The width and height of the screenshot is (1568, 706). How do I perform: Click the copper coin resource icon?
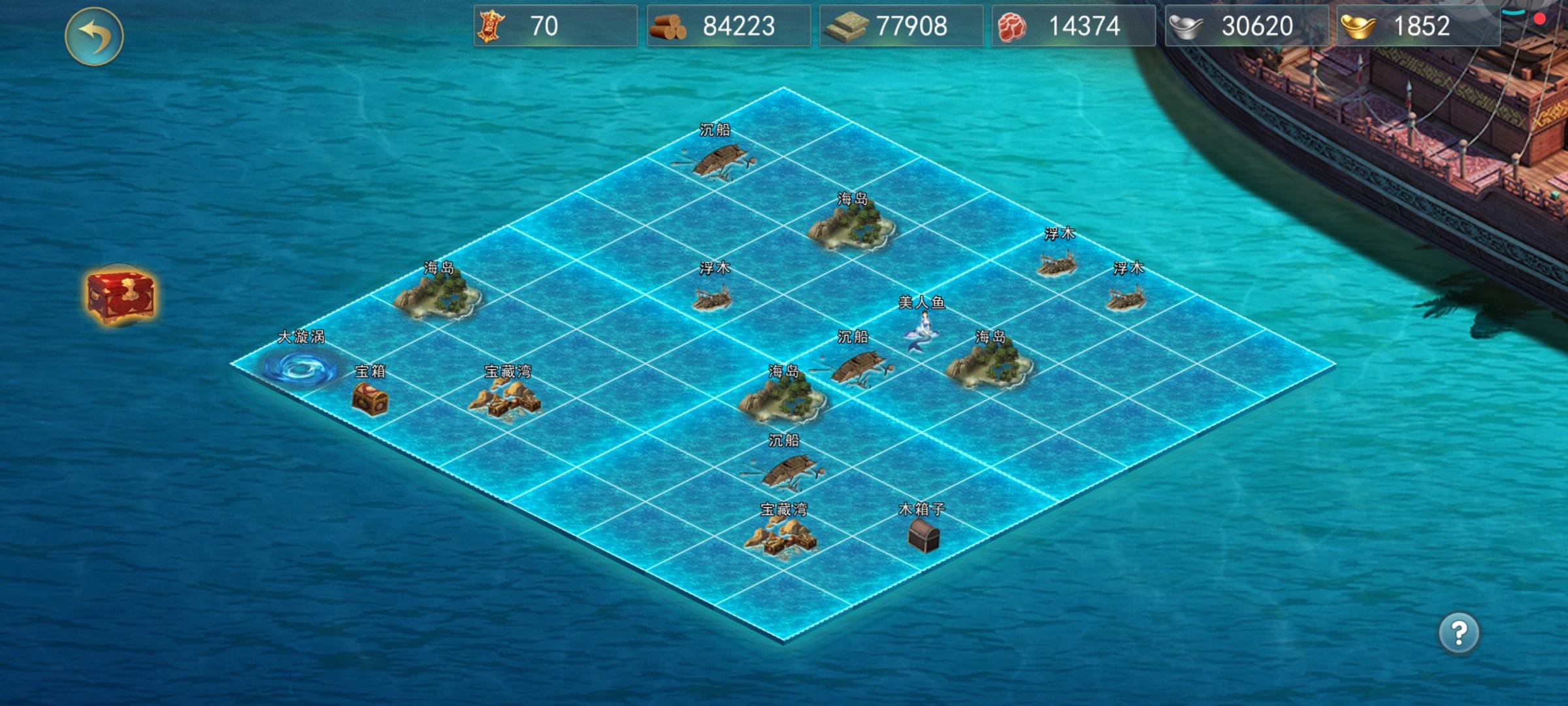[x=493, y=27]
